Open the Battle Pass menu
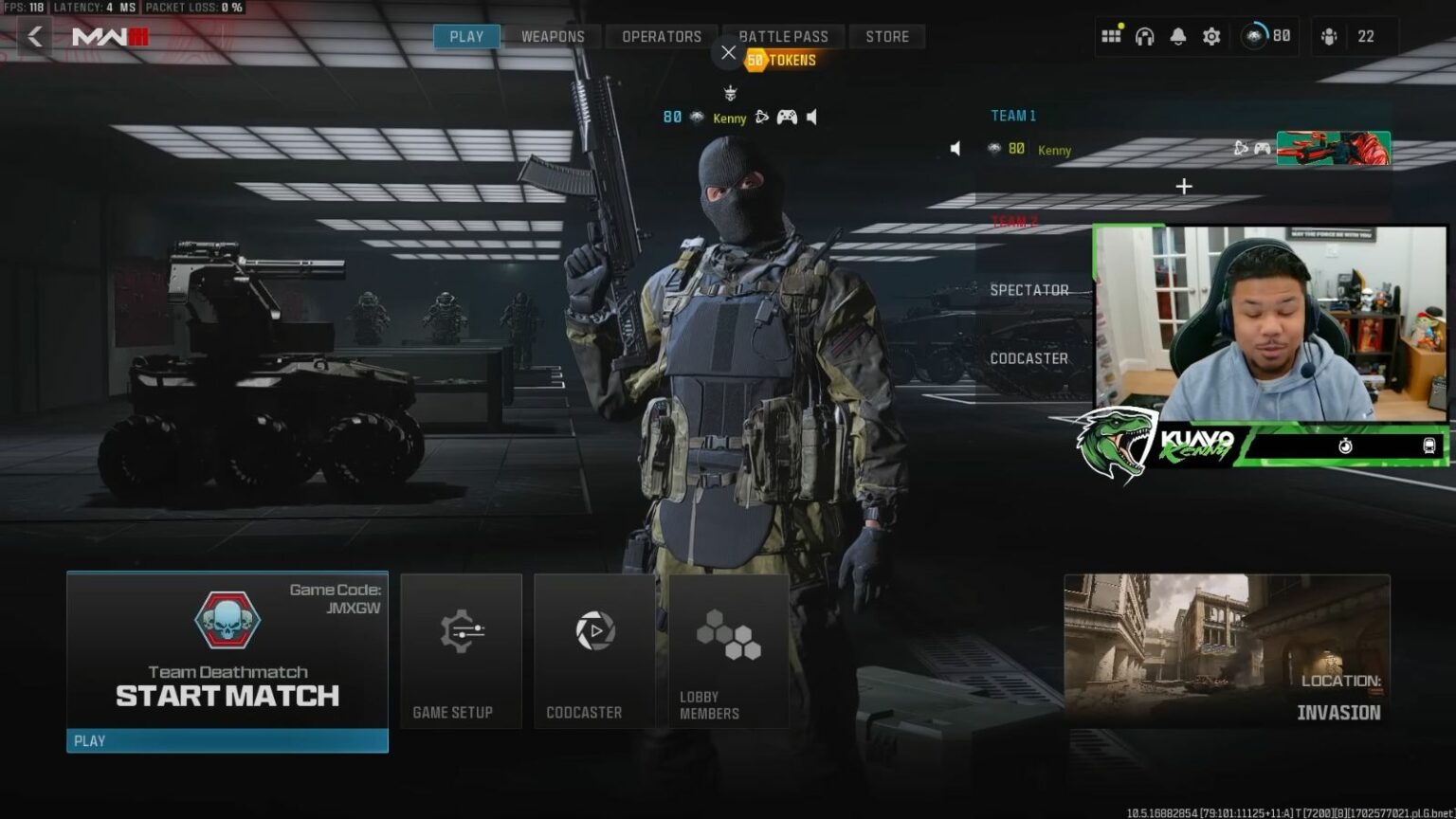 click(785, 36)
